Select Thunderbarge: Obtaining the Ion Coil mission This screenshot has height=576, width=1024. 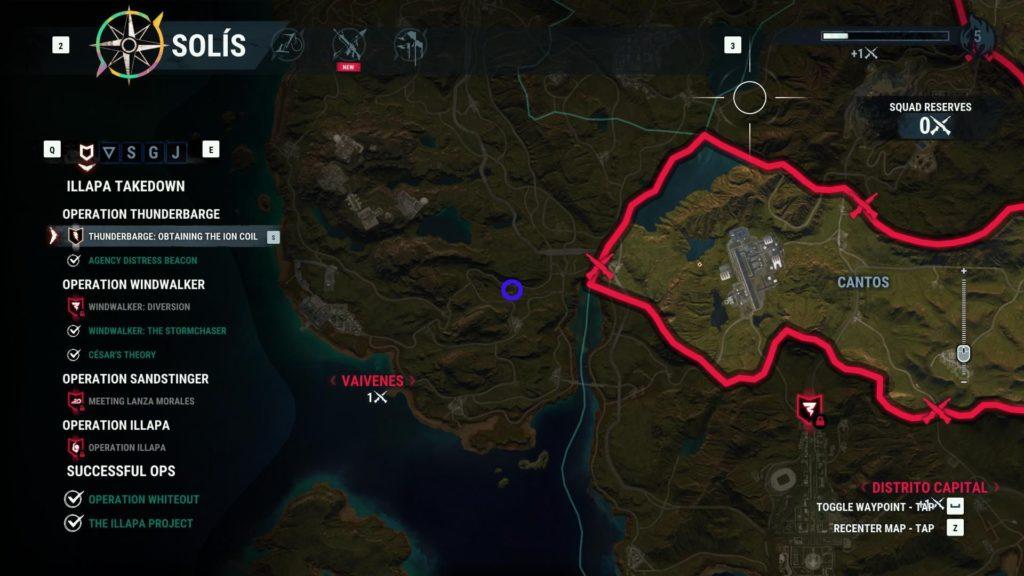click(172, 237)
